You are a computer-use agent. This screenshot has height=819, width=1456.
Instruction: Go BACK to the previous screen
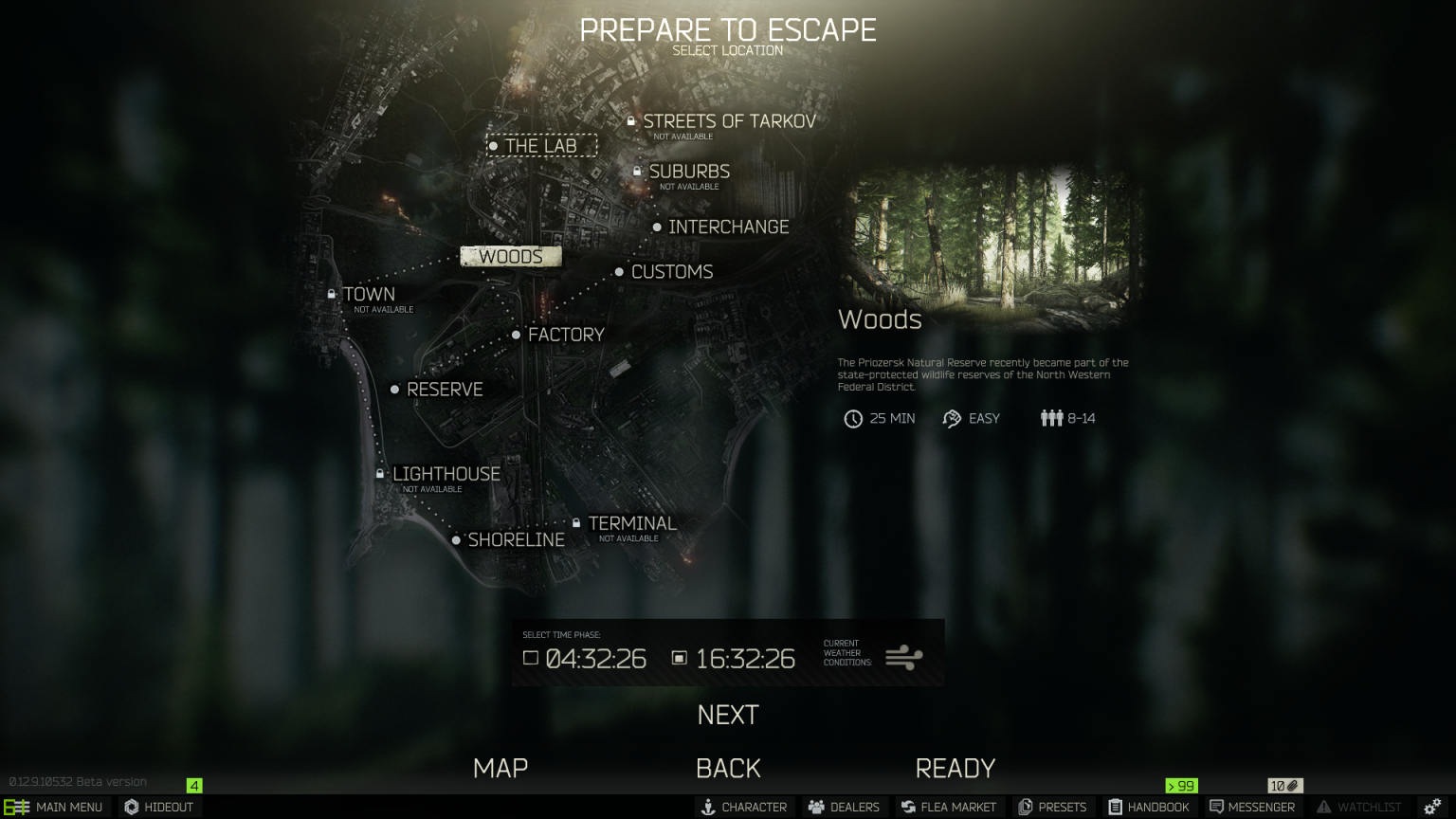(729, 768)
